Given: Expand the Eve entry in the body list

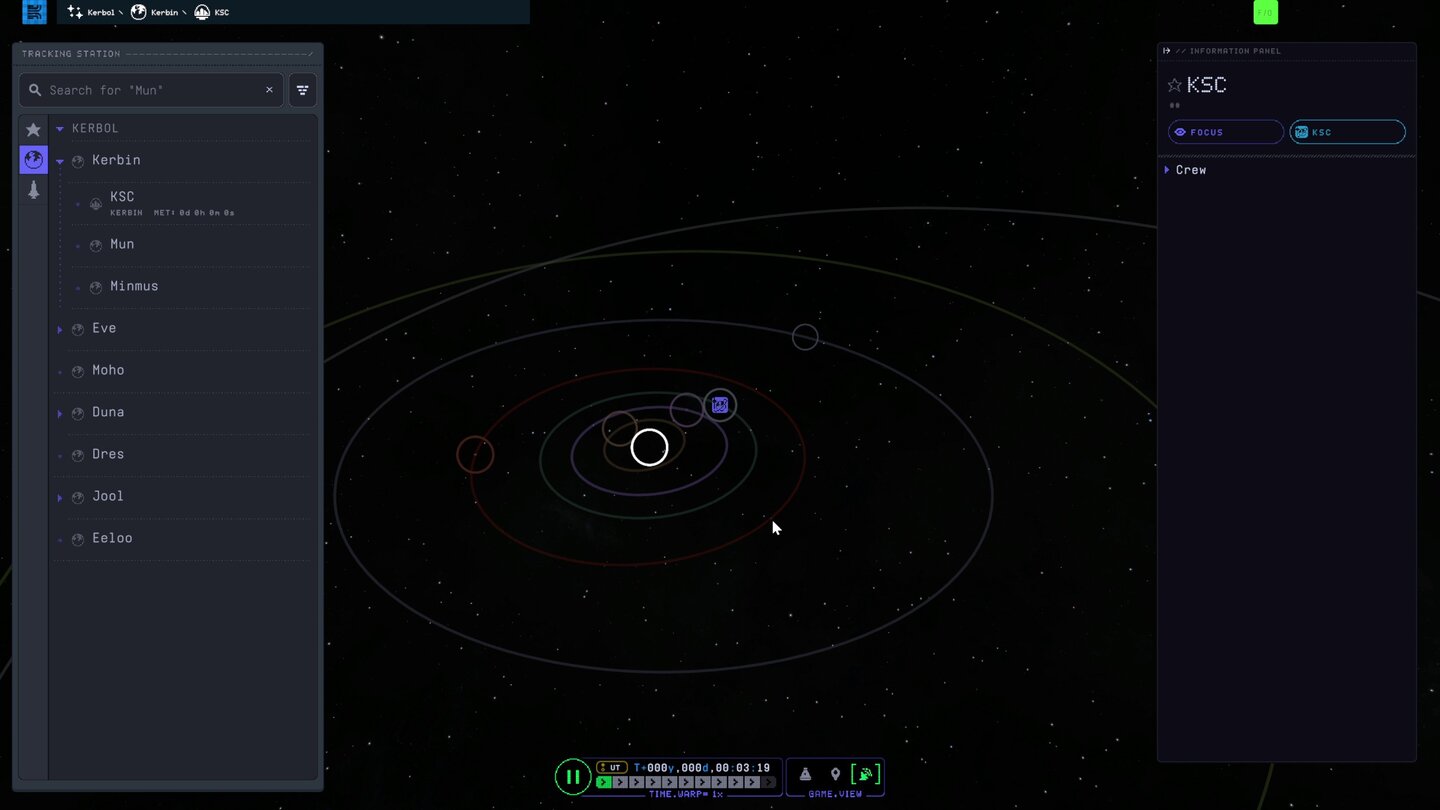Looking at the screenshot, I should click(x=59, y=328).
